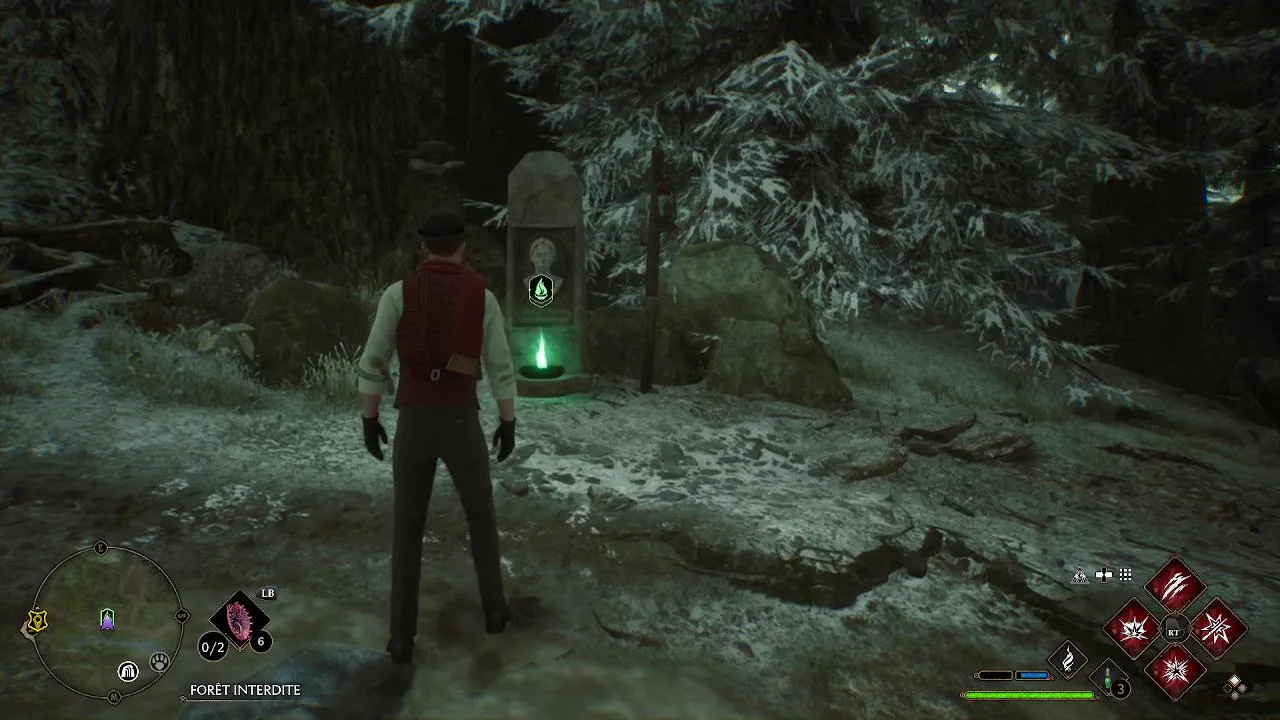The image size is (1280, 720).
Task: Click the eye-in-triangle icon above spells
Action: click(x=1080, y=575)
